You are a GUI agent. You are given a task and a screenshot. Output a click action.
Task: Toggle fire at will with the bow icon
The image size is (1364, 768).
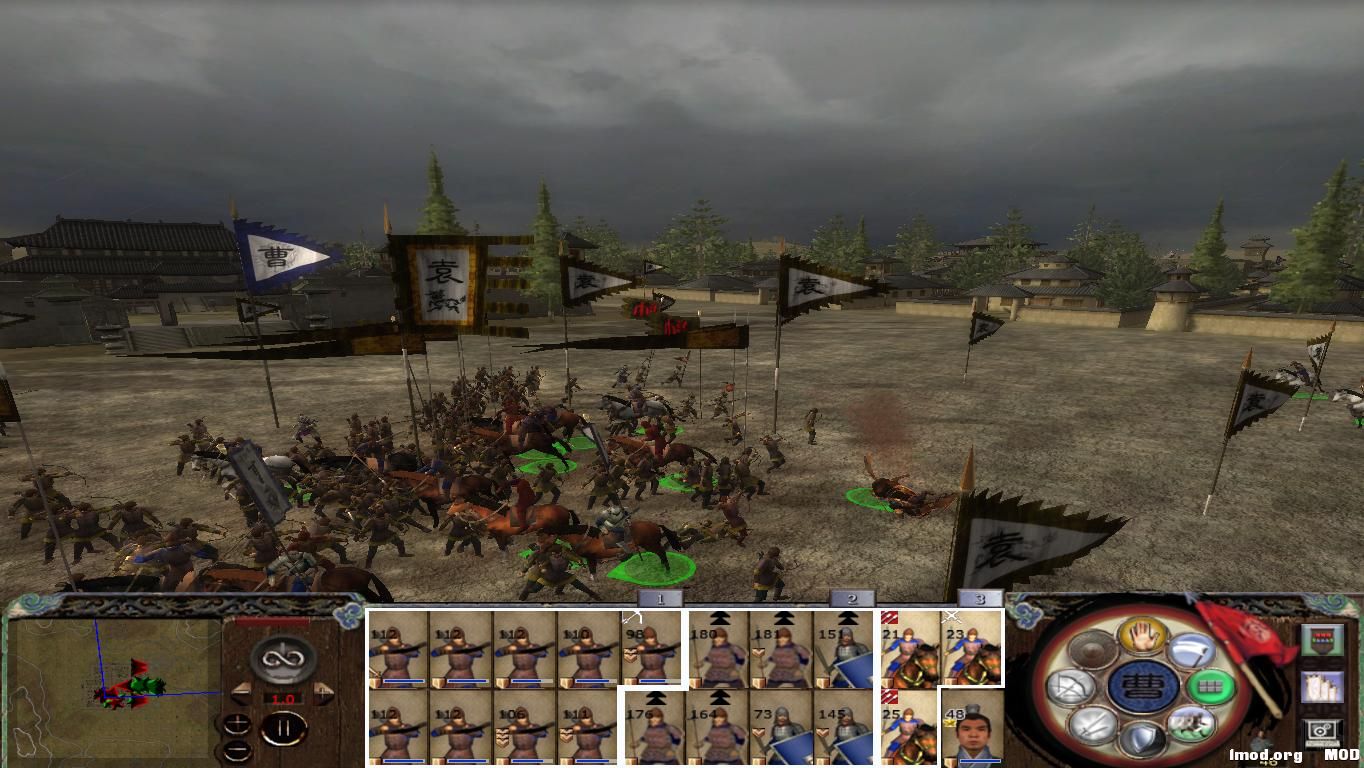pyautogui.click(x=1072, y=686)
